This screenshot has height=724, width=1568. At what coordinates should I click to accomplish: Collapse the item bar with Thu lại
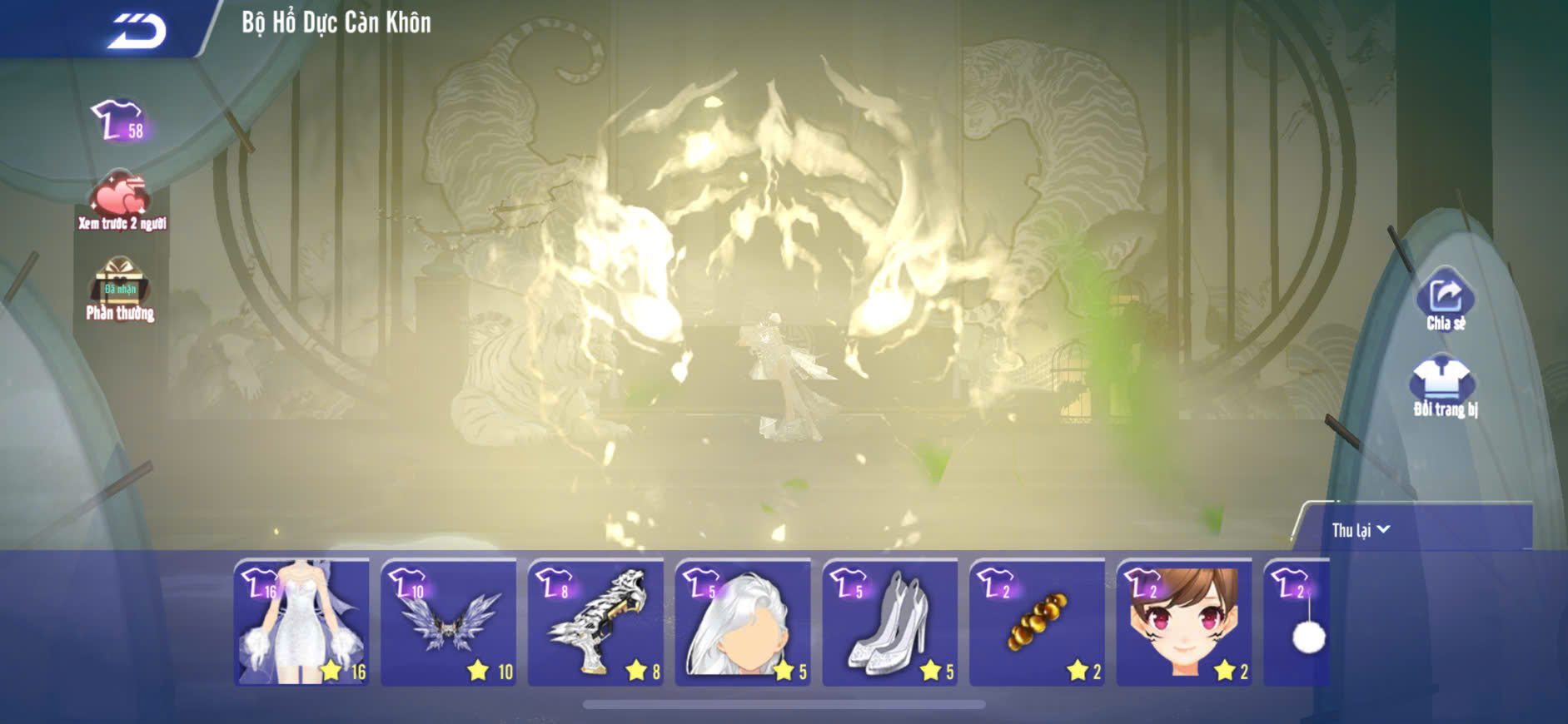pyautogui.click(x=1361, y=530)
